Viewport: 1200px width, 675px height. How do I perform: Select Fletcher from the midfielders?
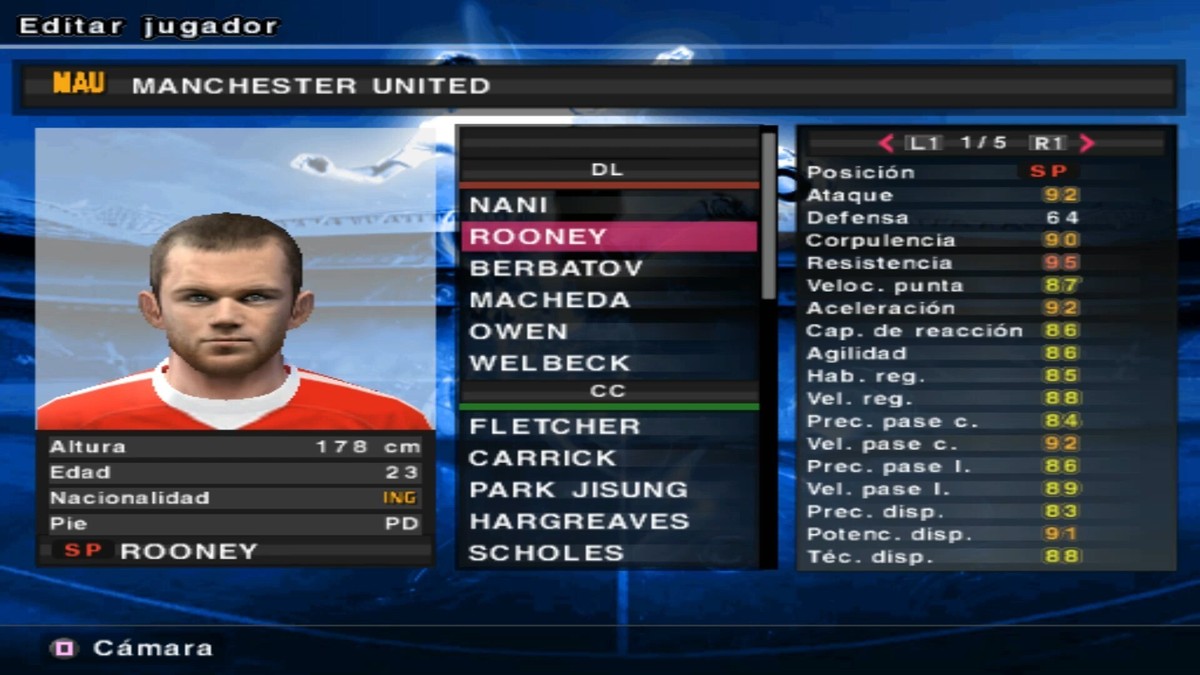(608, 426)
